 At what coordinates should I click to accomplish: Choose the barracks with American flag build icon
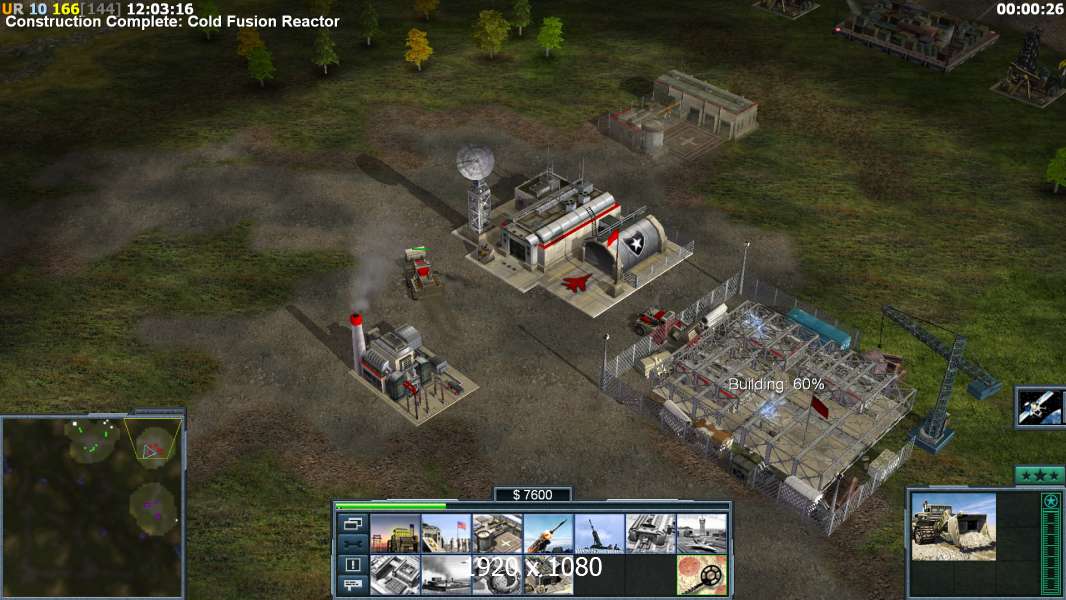point(446,533)
